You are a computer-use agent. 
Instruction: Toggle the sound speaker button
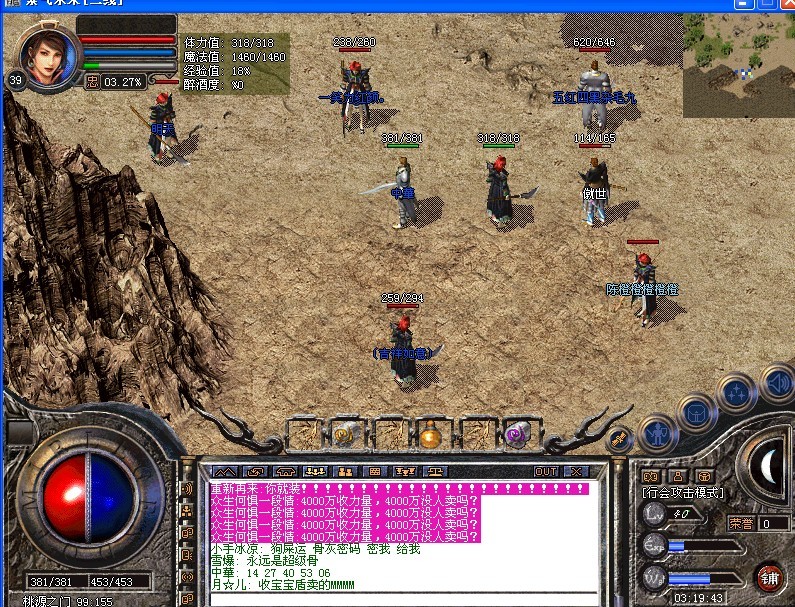click(776, 381)
